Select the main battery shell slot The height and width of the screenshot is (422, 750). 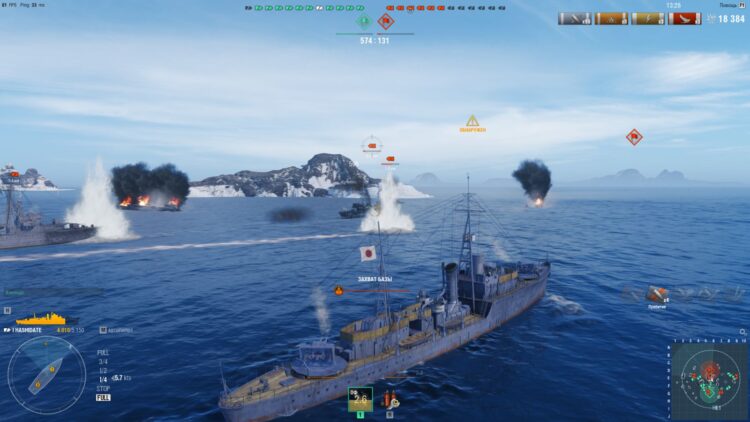[360, 398]
